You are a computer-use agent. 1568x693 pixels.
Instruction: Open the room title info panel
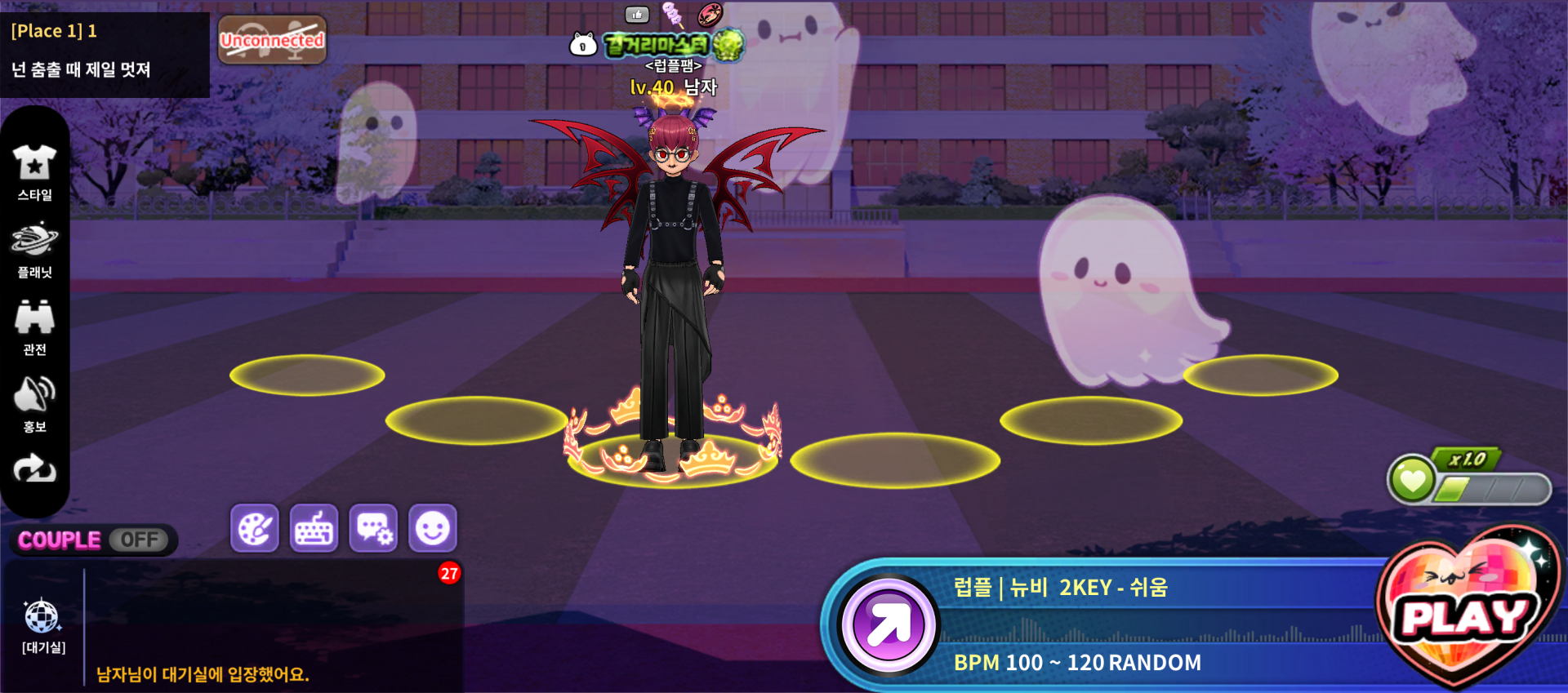point(105,51)
